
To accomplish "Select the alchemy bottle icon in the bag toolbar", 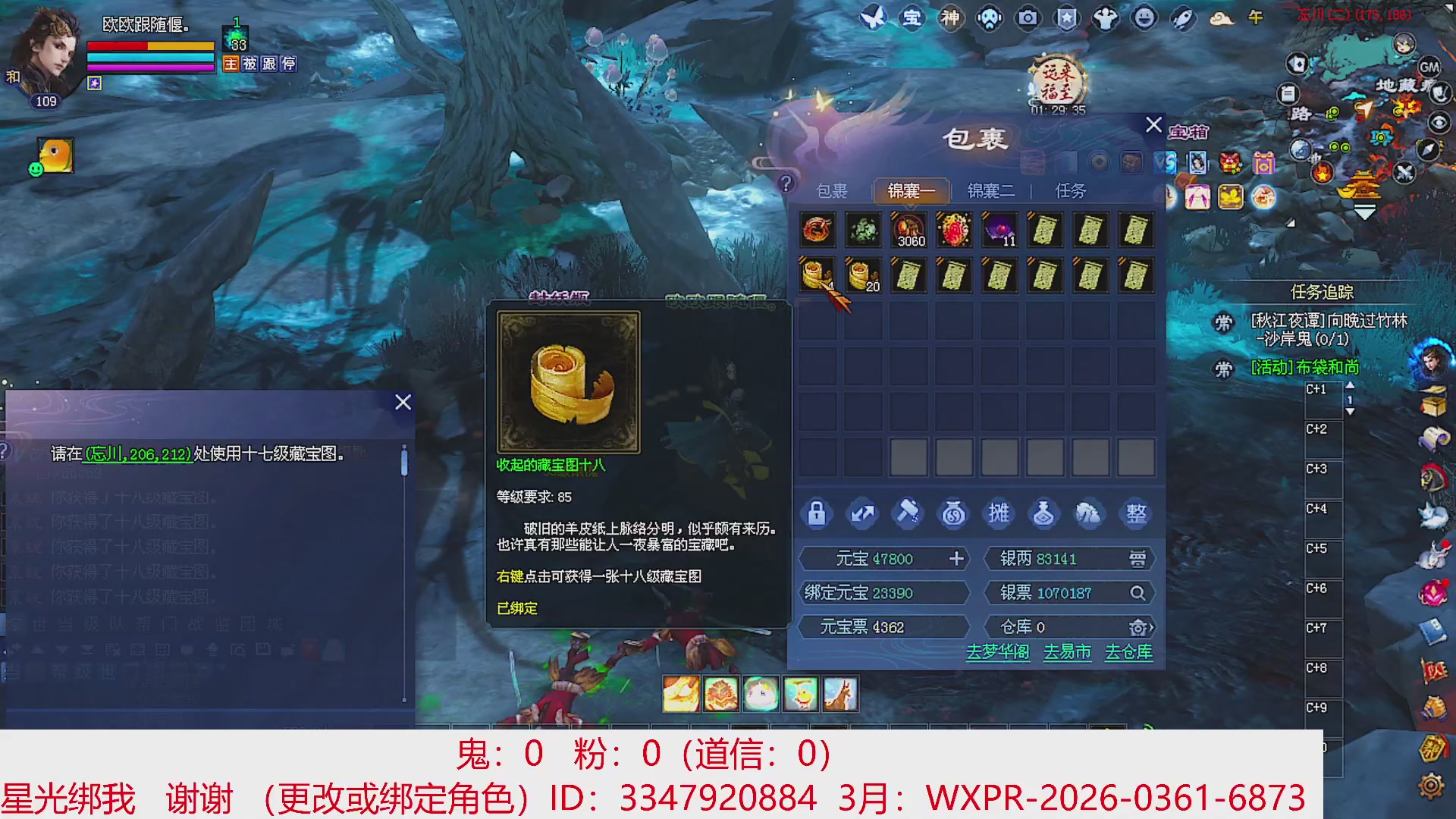I will [1044, 513].
